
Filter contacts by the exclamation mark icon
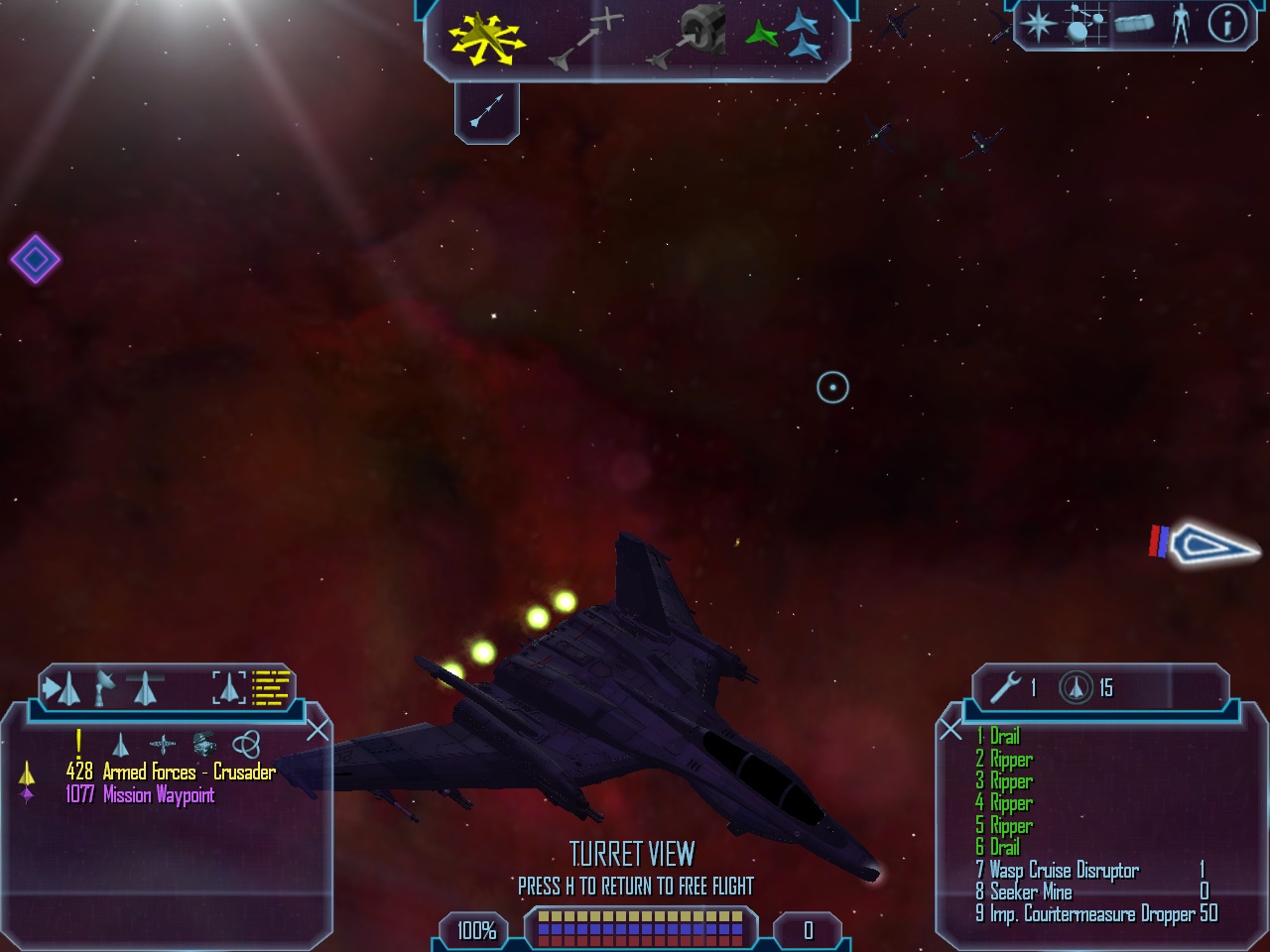click(78, 742)
